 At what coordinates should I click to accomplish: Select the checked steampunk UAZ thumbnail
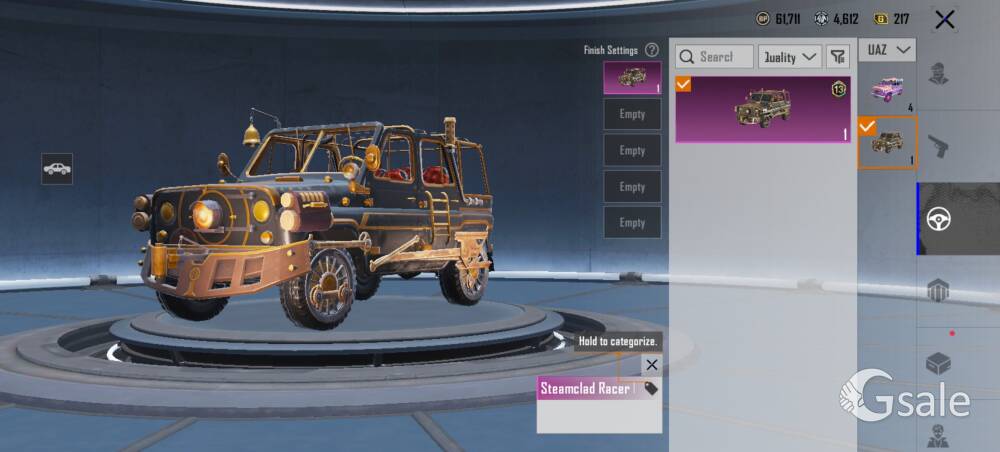[x=887, y=142]
